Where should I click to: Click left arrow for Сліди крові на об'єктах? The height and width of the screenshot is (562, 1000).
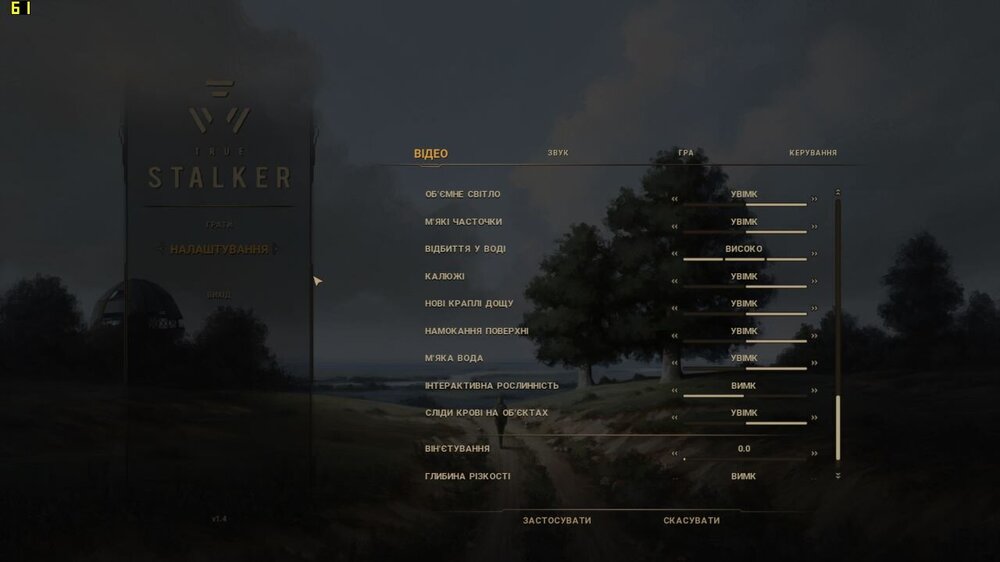click(675, 418)
